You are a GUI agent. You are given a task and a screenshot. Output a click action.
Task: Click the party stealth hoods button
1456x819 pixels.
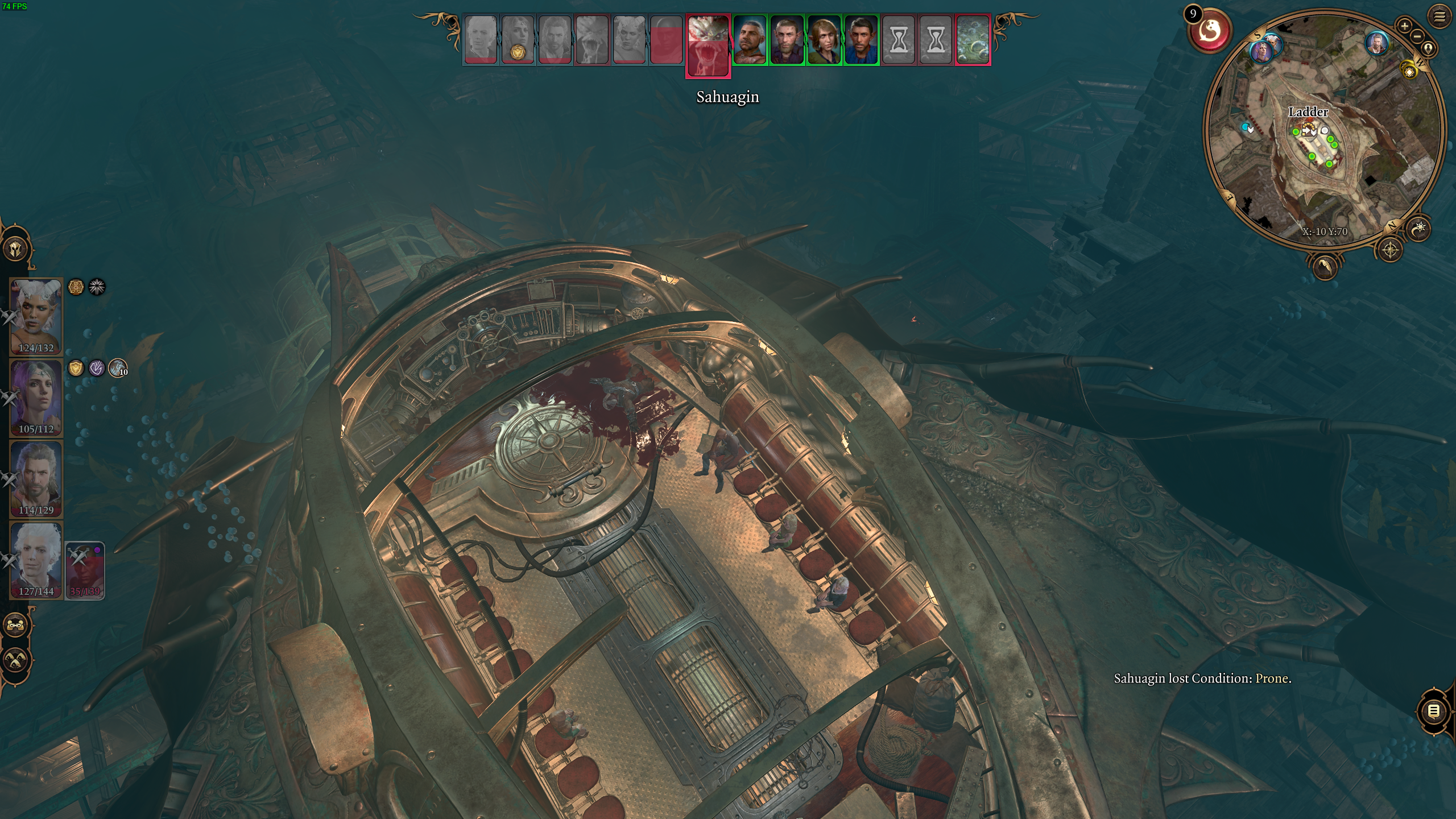point(16,660)
